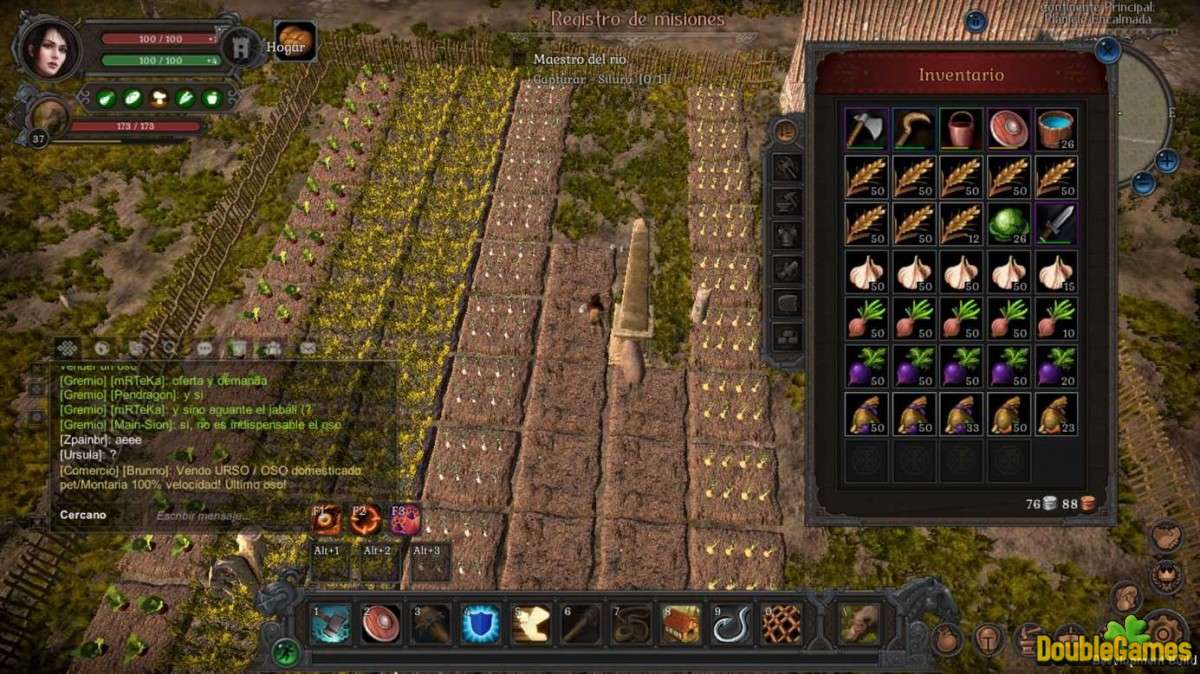Select the water bucket stack of 26
This screenshot has width=1200, height=674.
1056,129
